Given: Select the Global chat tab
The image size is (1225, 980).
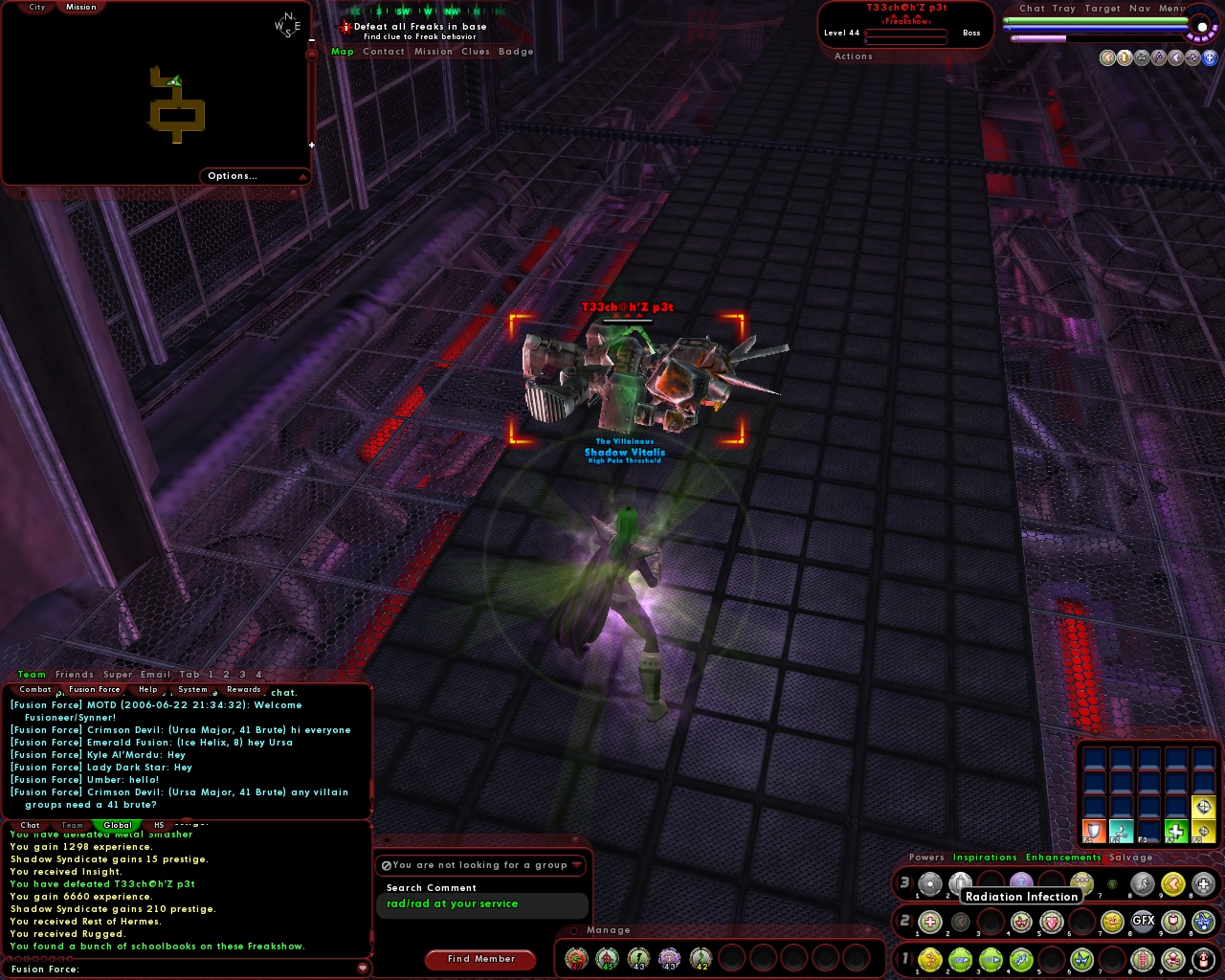Looking at the screenshot, I should pos(117,825).
